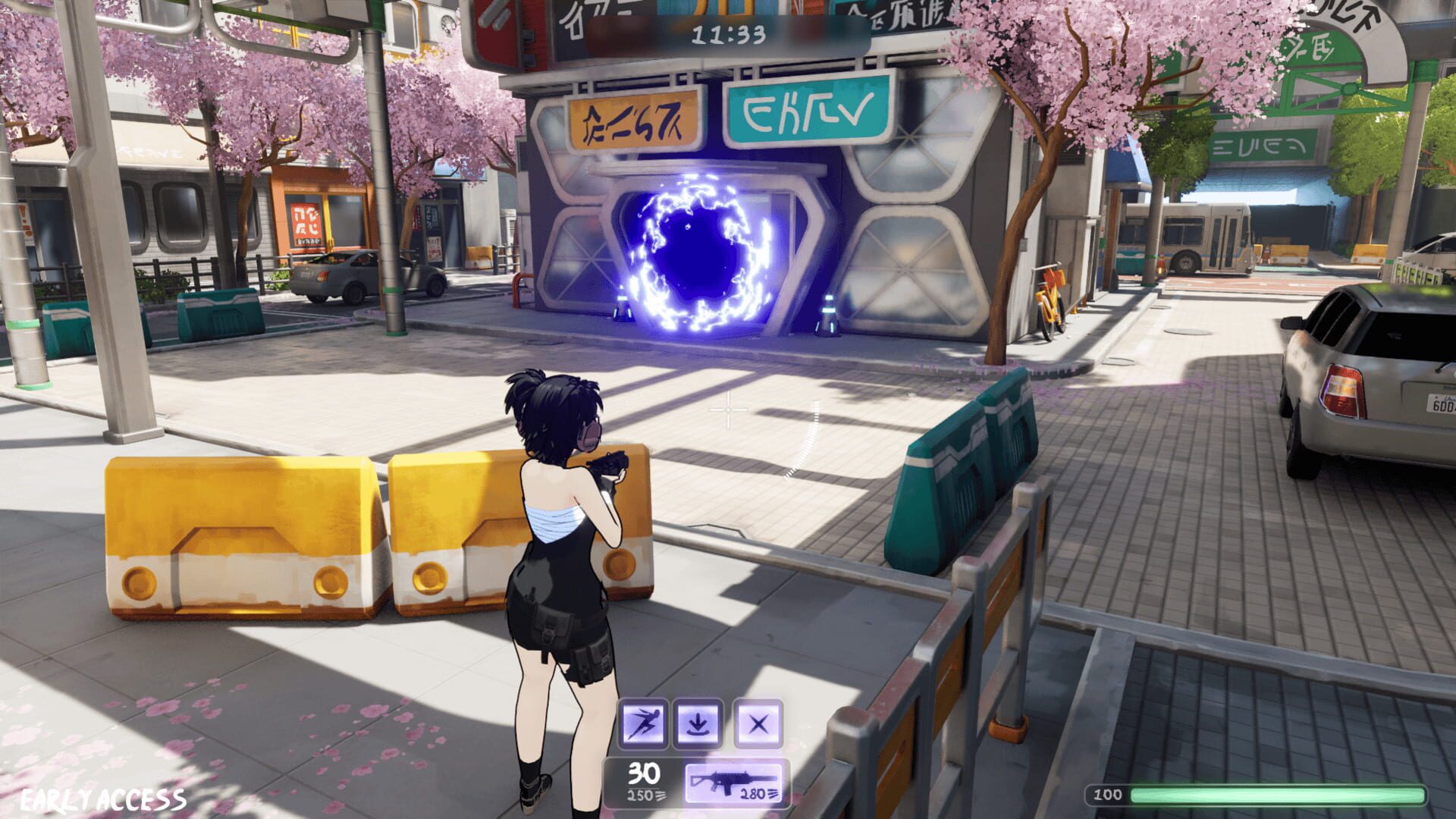
Task: Activate the sprint dash ability icon
Action: (643, 723)
